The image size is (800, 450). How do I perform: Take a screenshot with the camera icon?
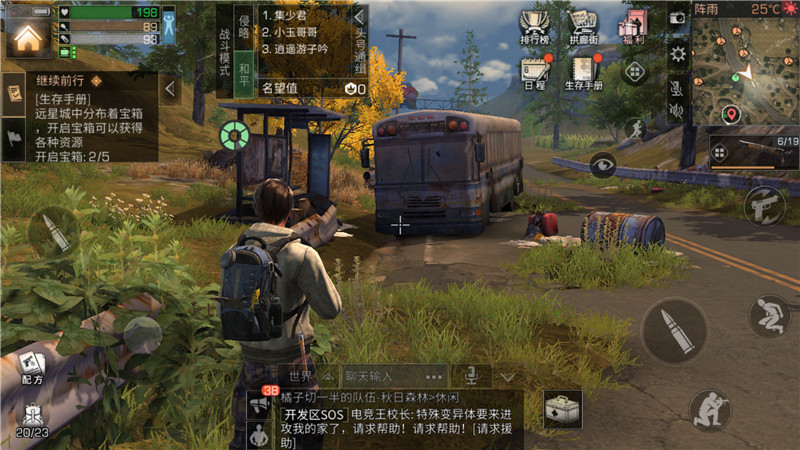pos(678,18)
